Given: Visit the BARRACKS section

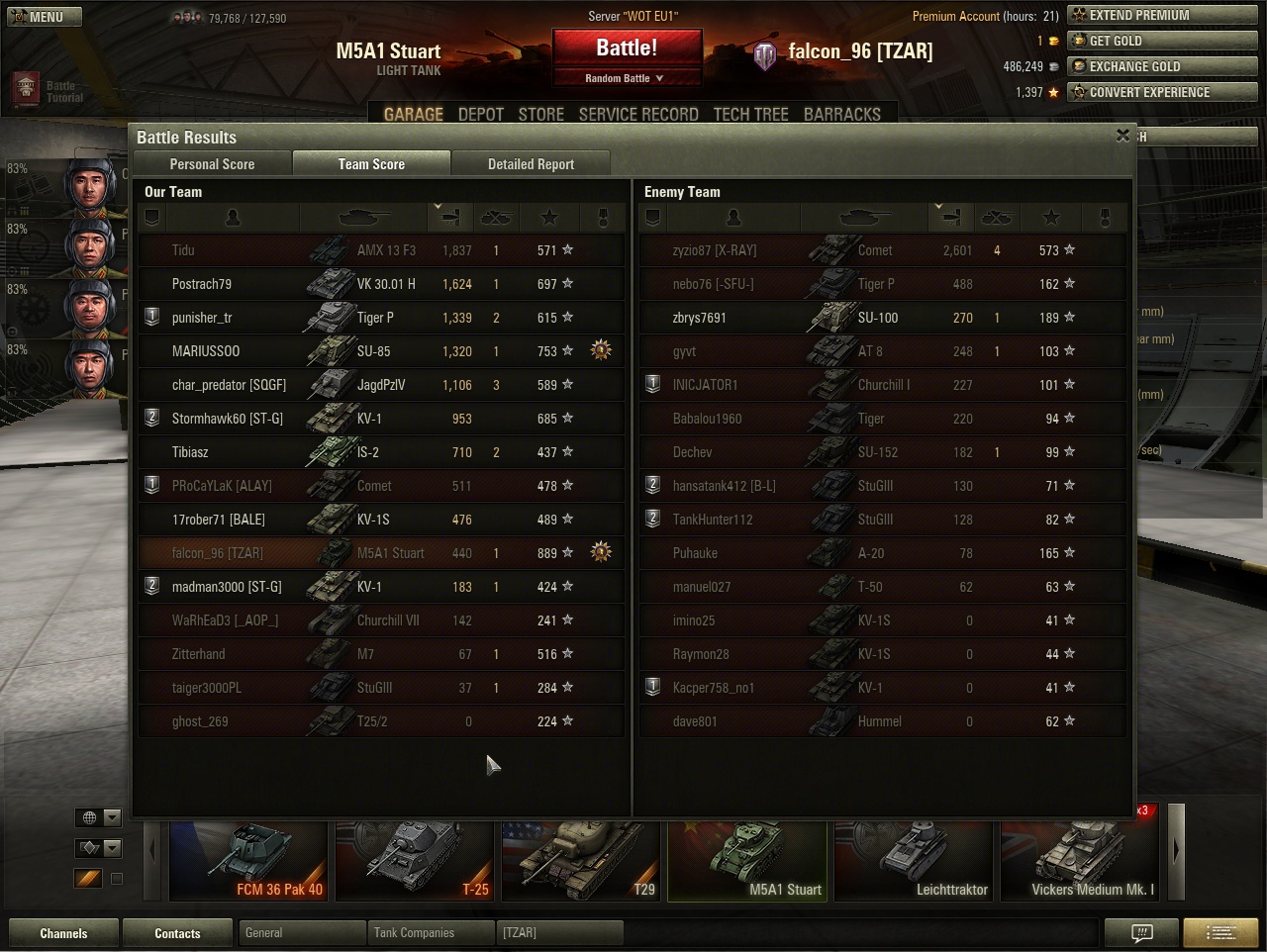Looking at the screenshot, I should [842, 114].
